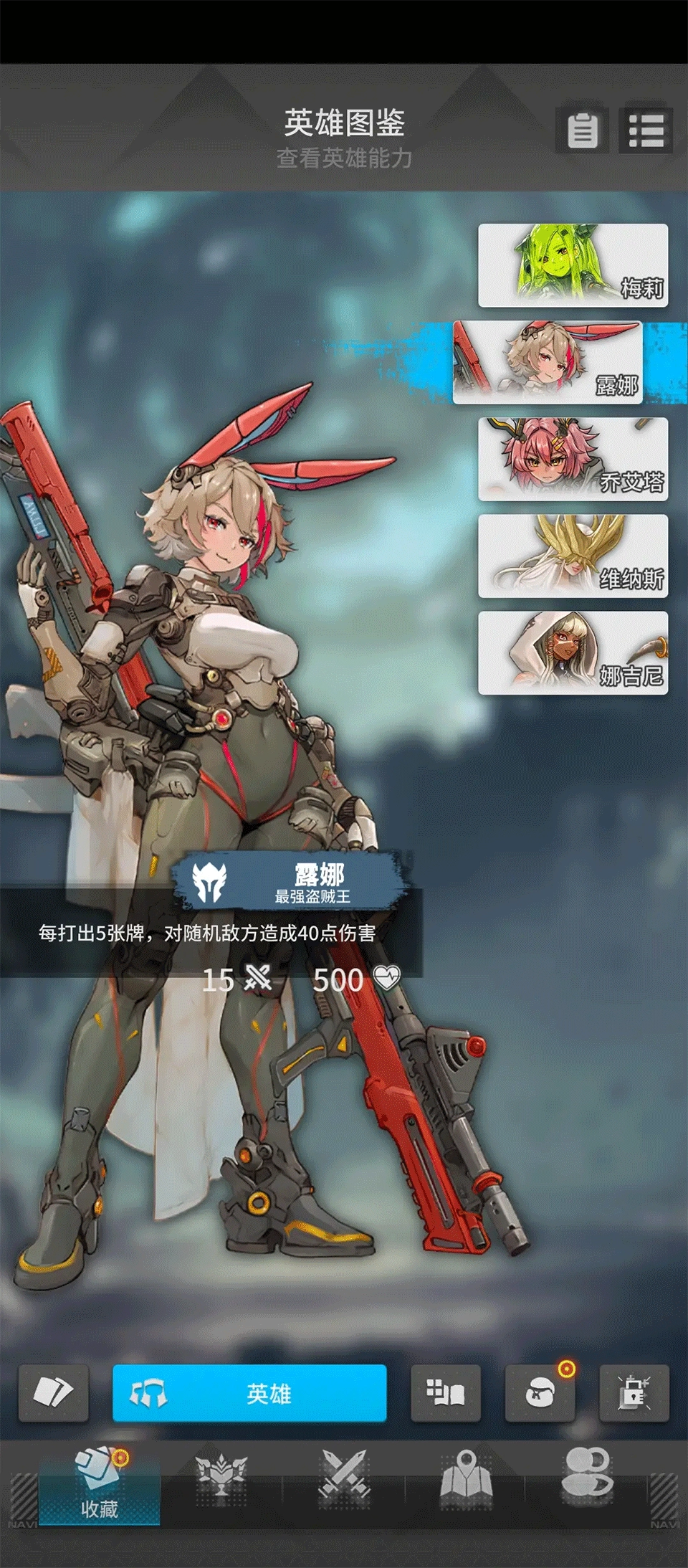Open the map pin navigation section
Image resolution: width=688 pixels, height=1568 pixels.
tap(466, 1476)
